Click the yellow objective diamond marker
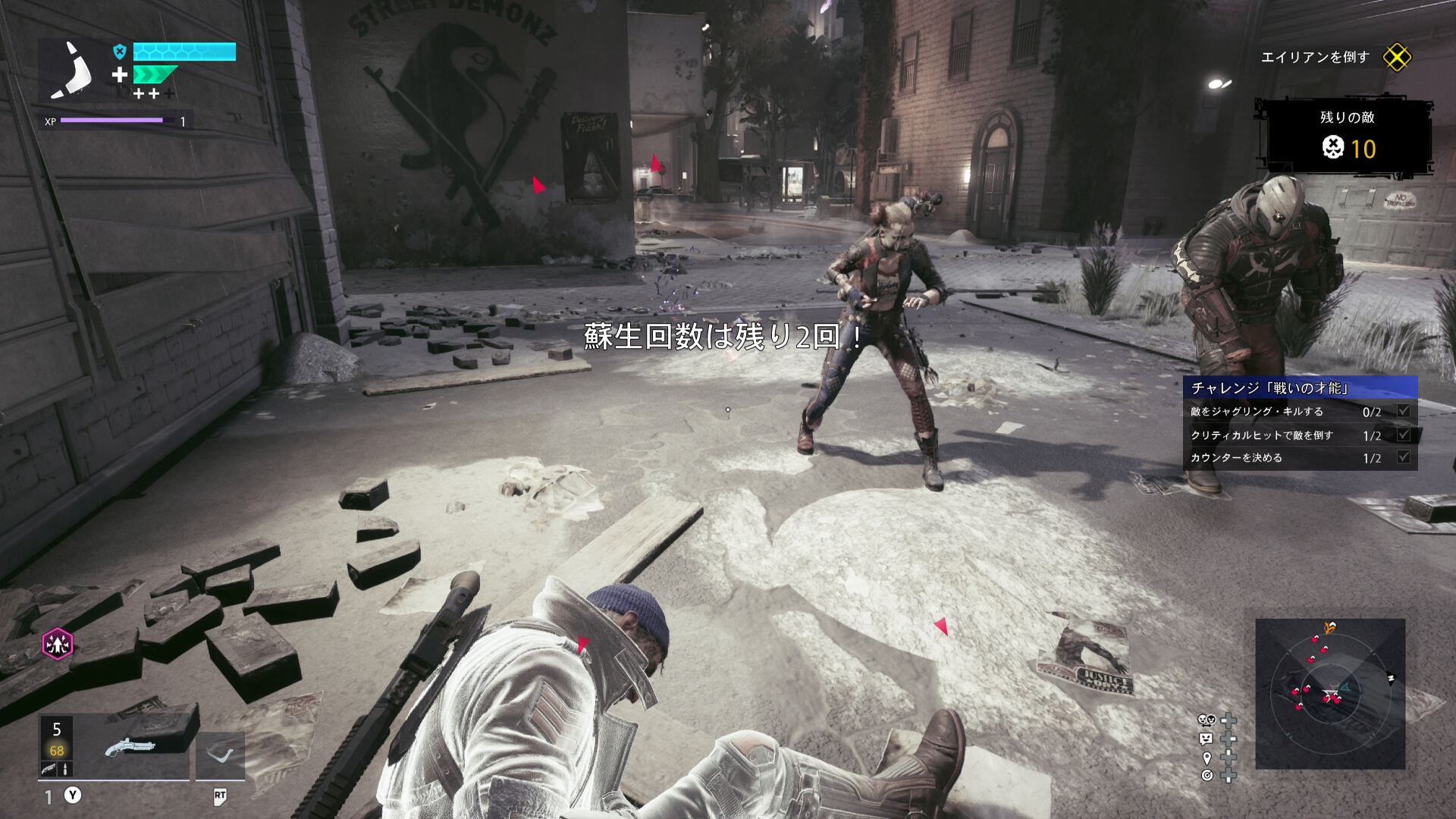The image size is (1456, 819). 1397,58
